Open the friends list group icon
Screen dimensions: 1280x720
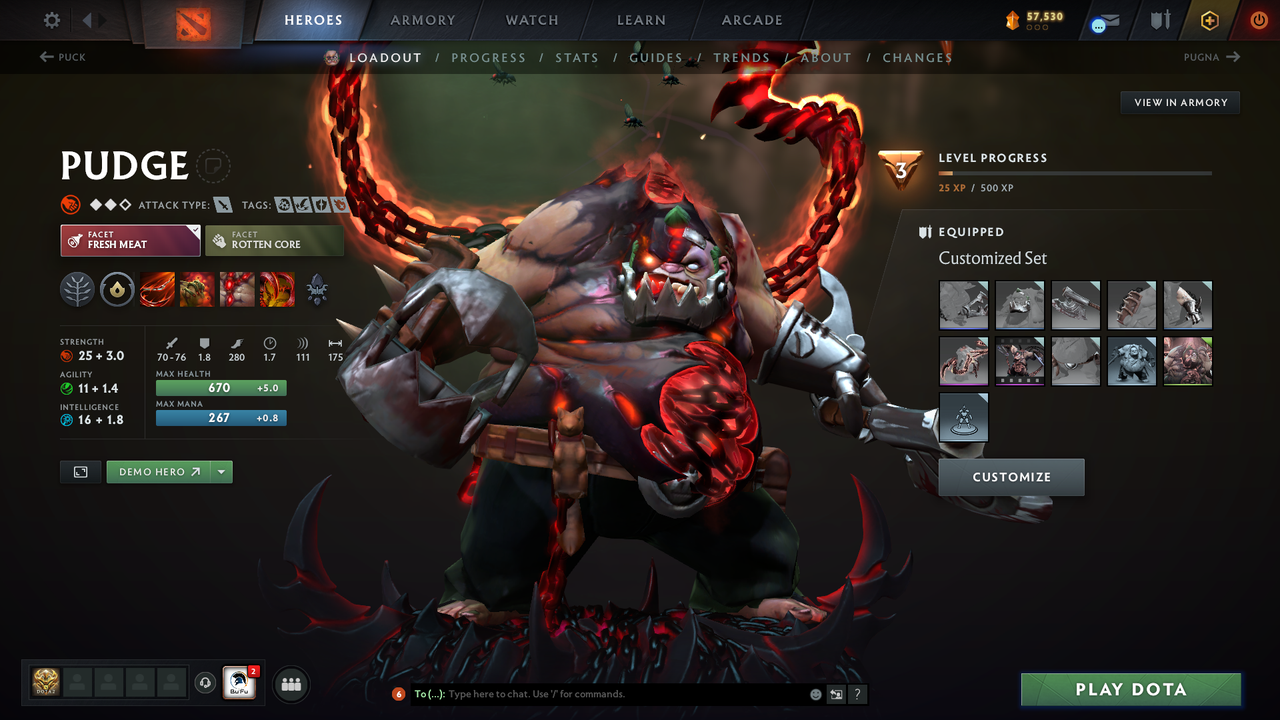[289, 684]
